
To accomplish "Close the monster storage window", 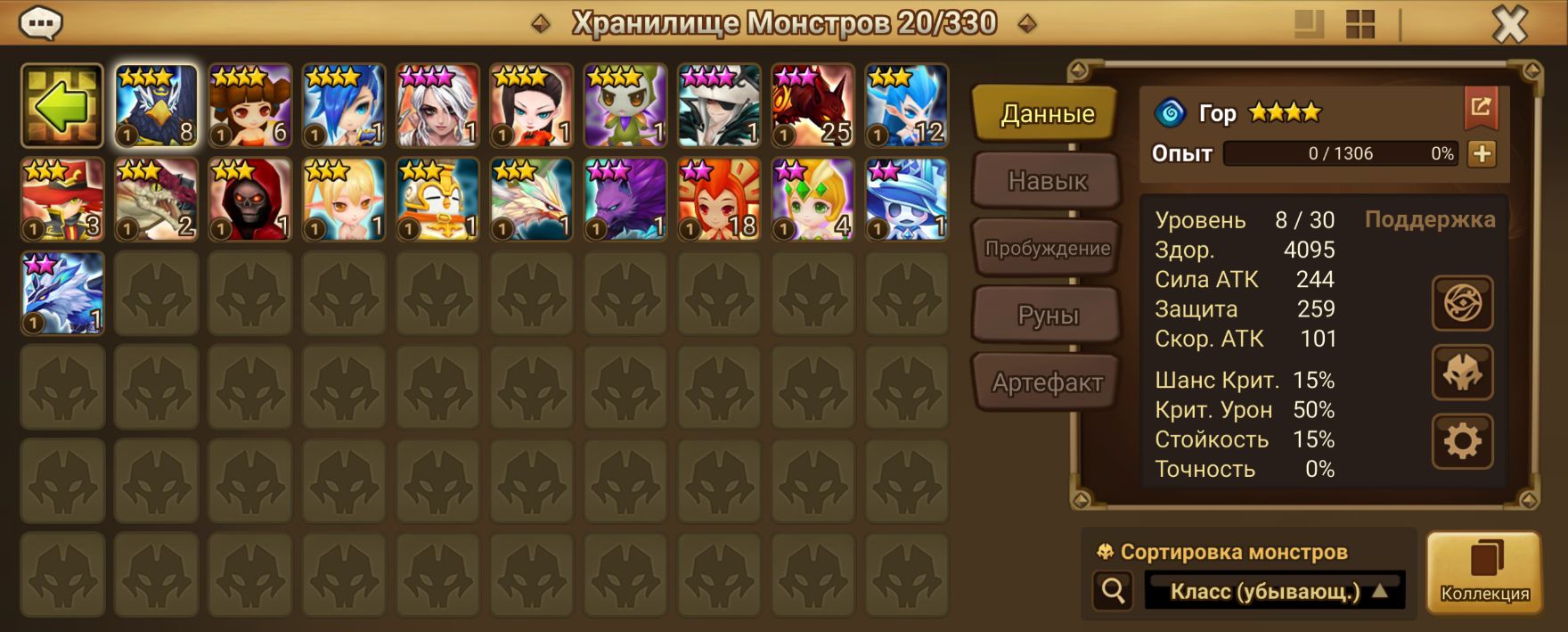I will pyautogui.click(x=1509, y=25).
